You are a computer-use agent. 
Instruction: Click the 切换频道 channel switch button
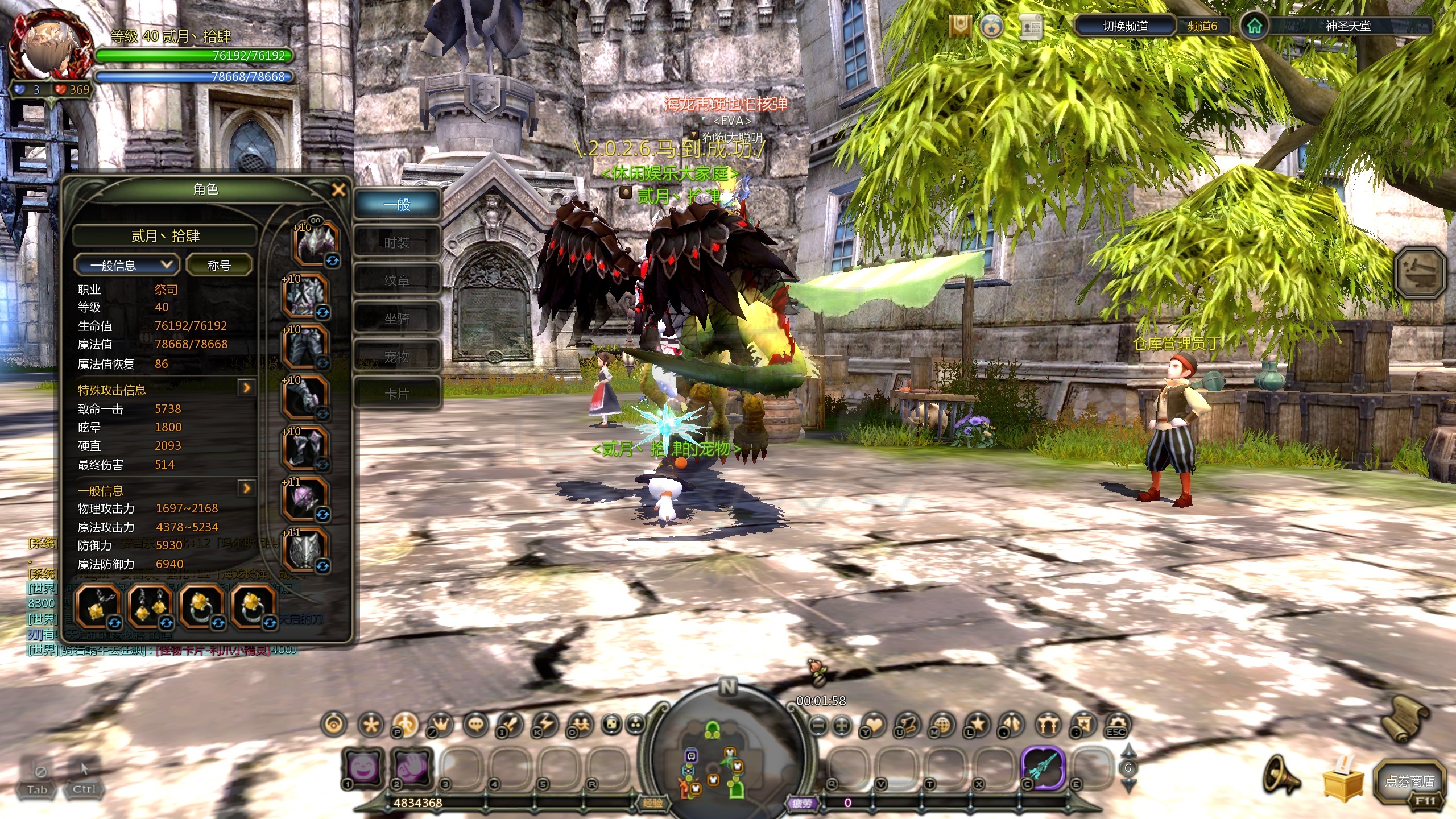1125,26
